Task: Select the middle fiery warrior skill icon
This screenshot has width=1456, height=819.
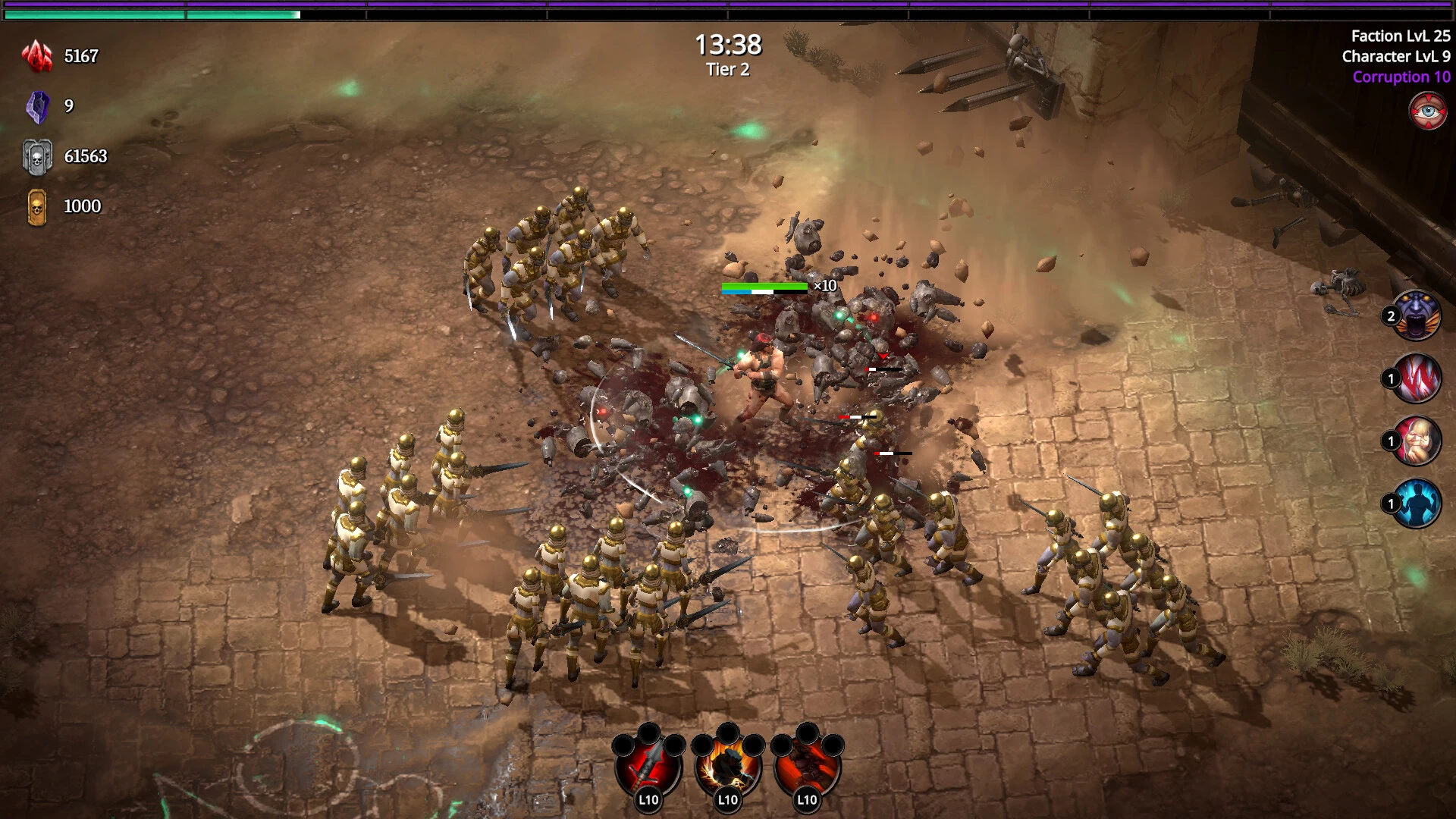Action: (x=728, y=770)
